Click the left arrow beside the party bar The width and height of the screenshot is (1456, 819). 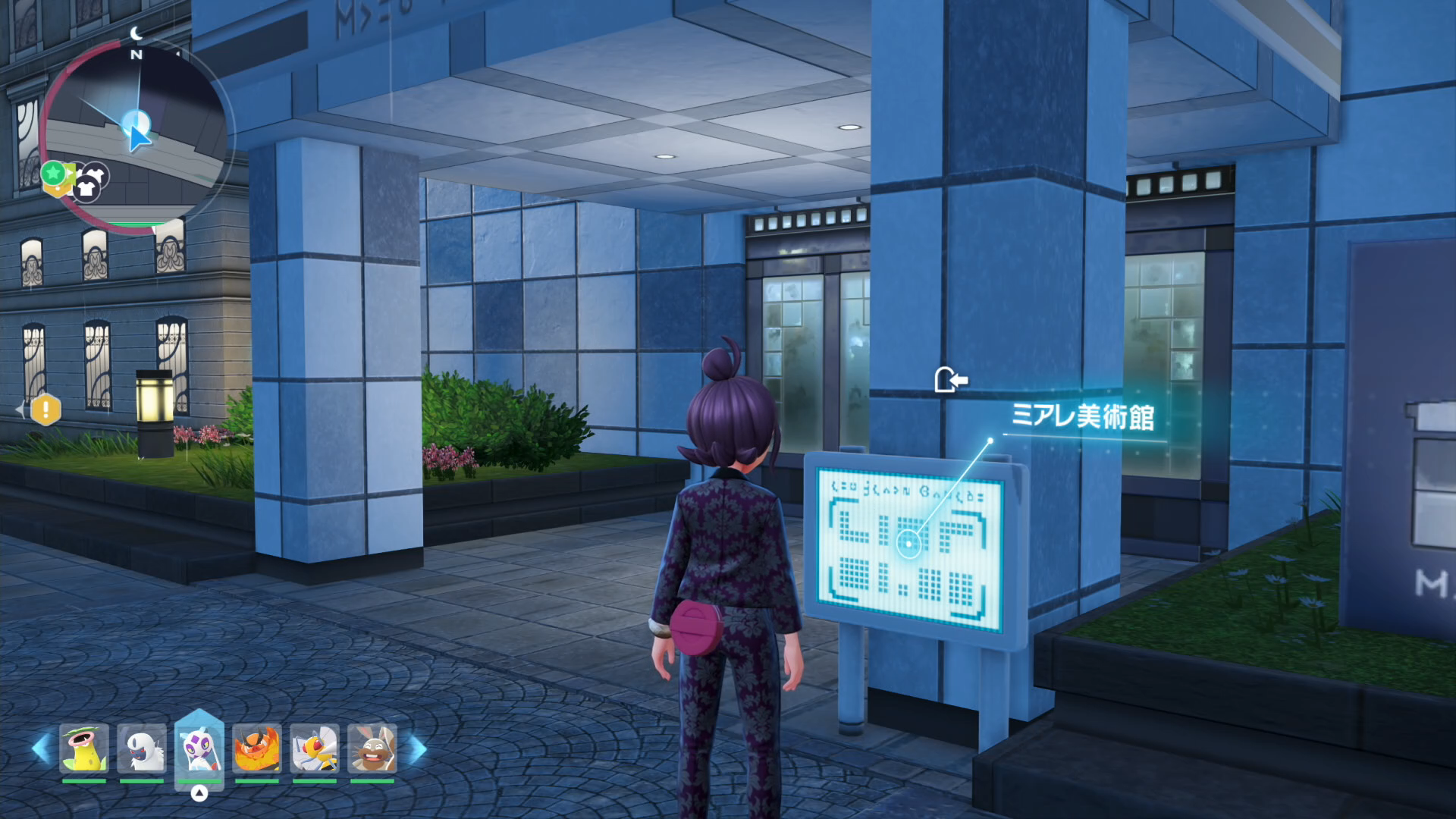click(x=41, y=748)
